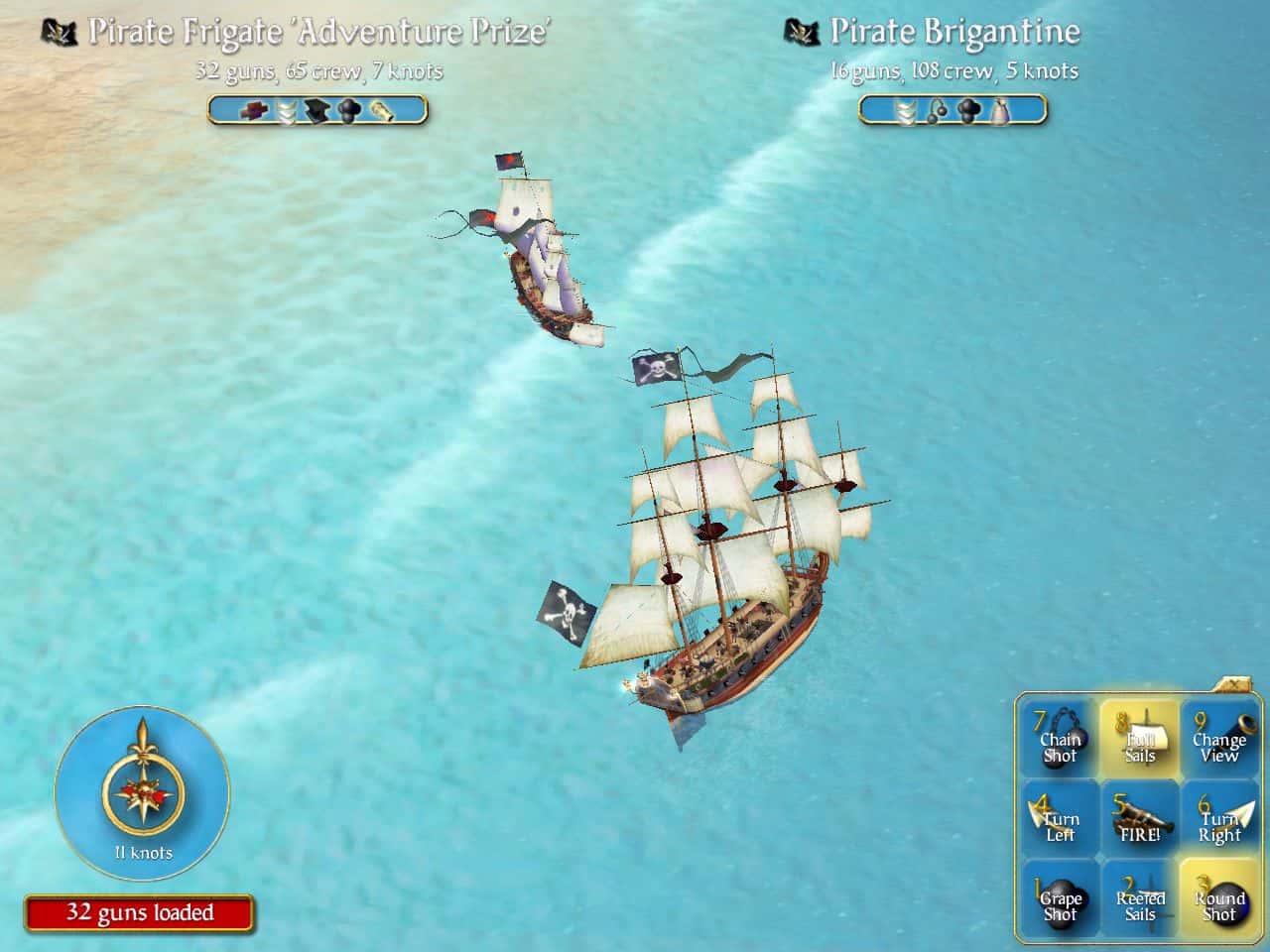The image size is (1270, 952).
Task: Select the Grape Shot ammunition icon
Action: click(1060, 900)
